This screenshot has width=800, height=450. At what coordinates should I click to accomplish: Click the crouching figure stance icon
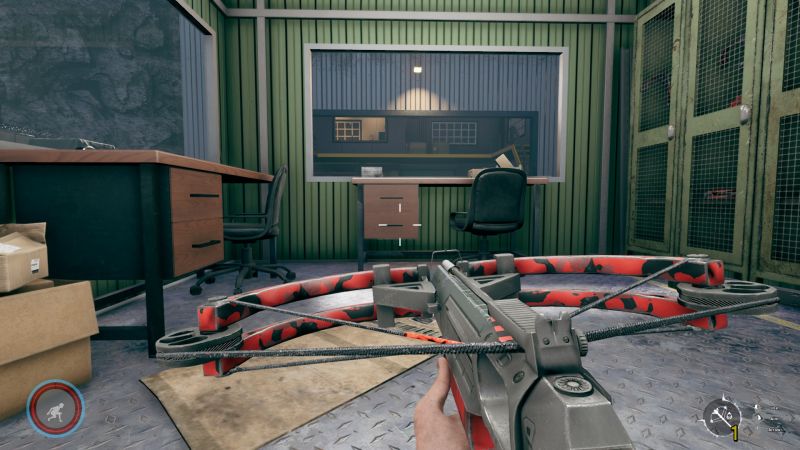tap(54, 408)
